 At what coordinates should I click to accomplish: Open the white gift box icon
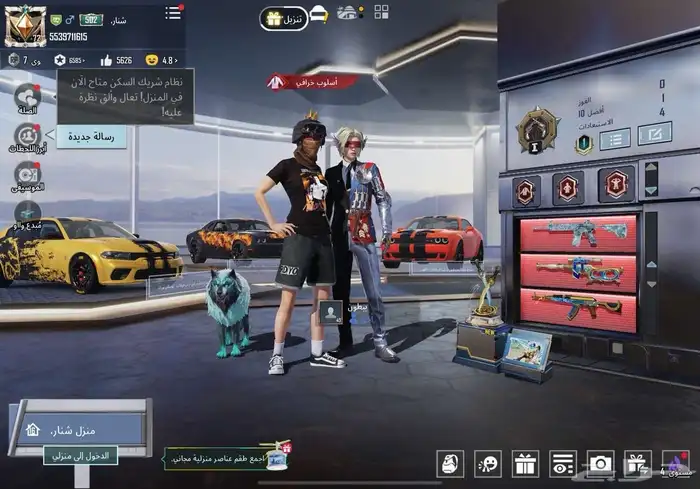[525, 463]
